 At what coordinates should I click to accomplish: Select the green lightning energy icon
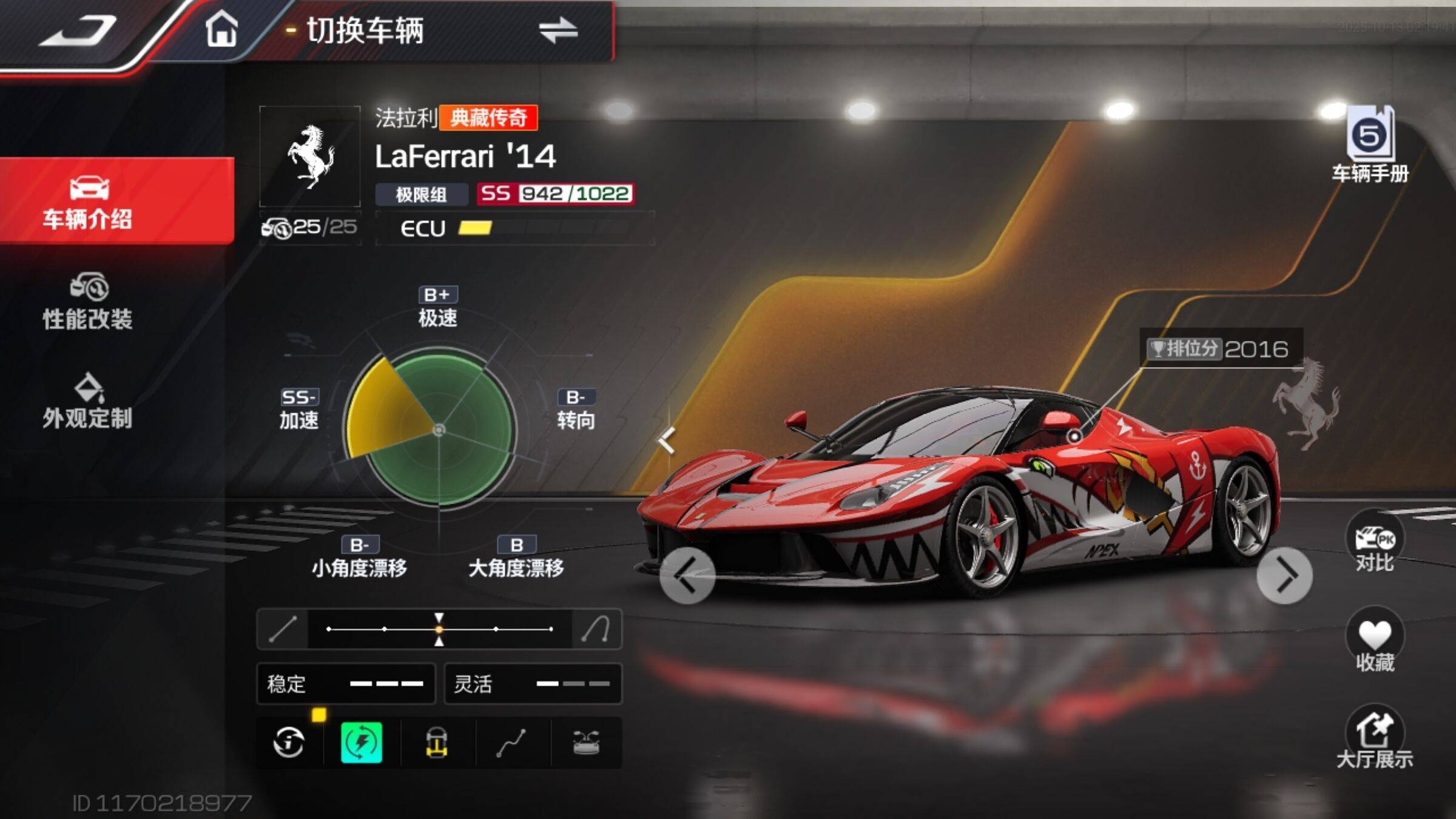point(362,742)
